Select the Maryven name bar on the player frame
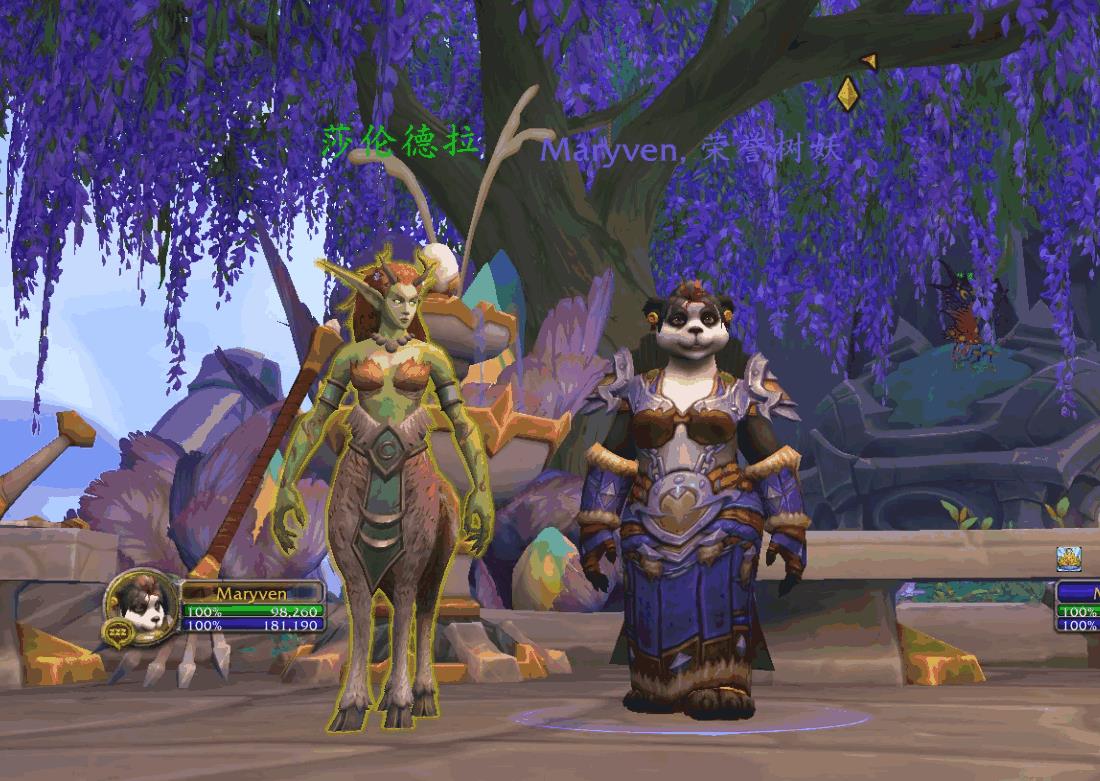Image resolution: width=1100 pixels, height=781 pixels. point(251,593)
